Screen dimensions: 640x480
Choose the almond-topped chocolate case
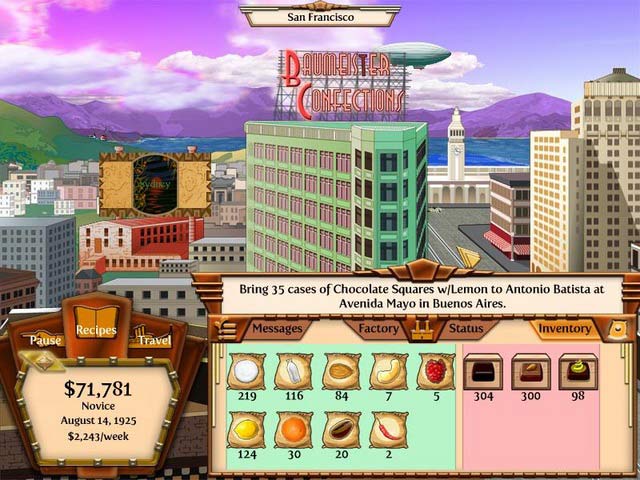tap(530, 372)
